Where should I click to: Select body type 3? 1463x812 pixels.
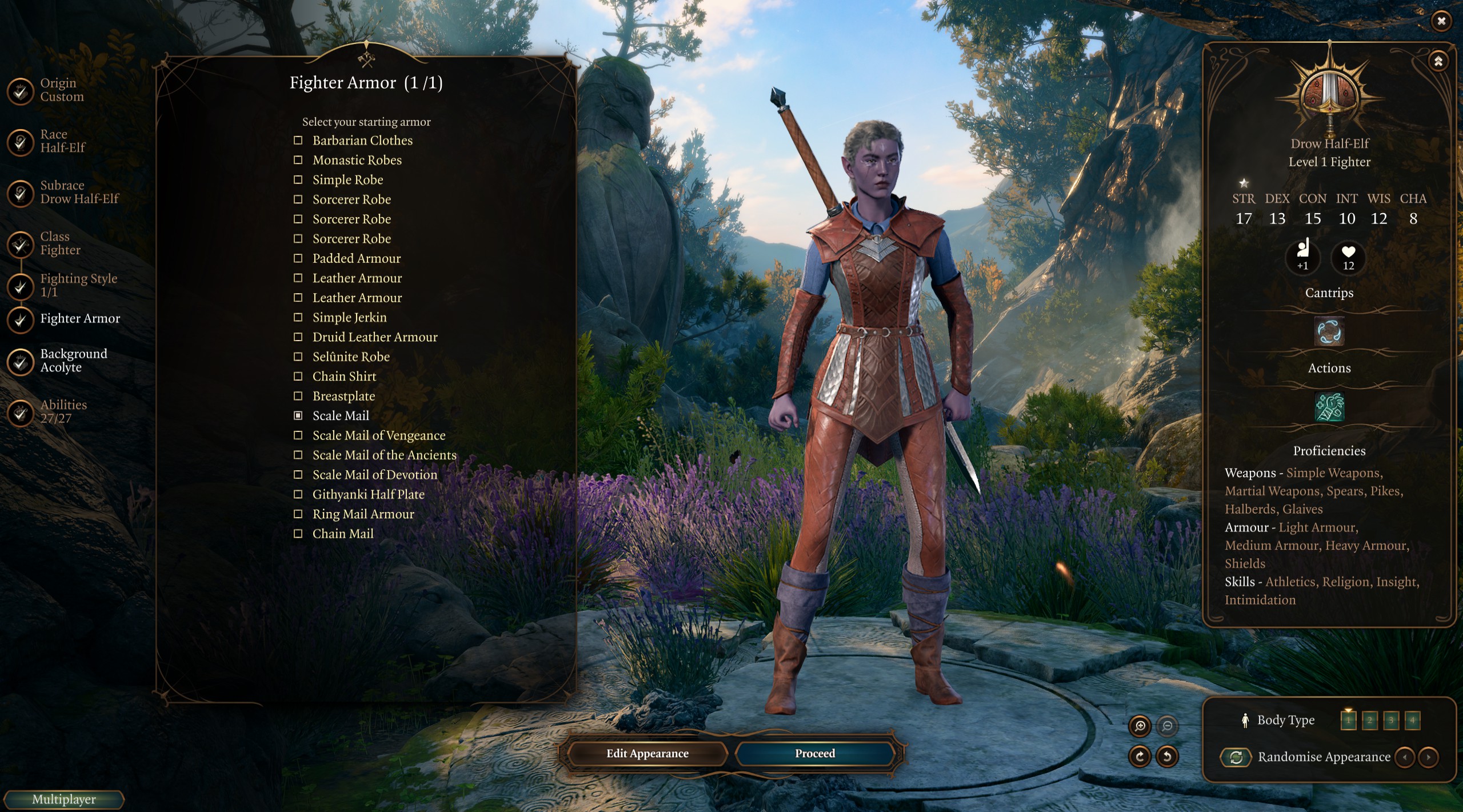(x=1391, y=720)
